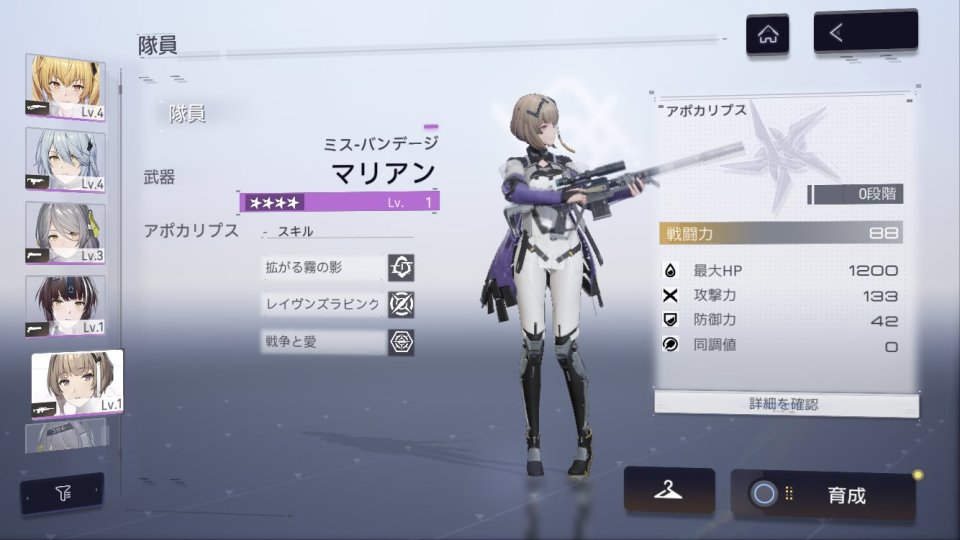This screenshot has width=960, height=540.
Task: Select the blonde Lv.4 member portrait
Action: click(65, 88)
